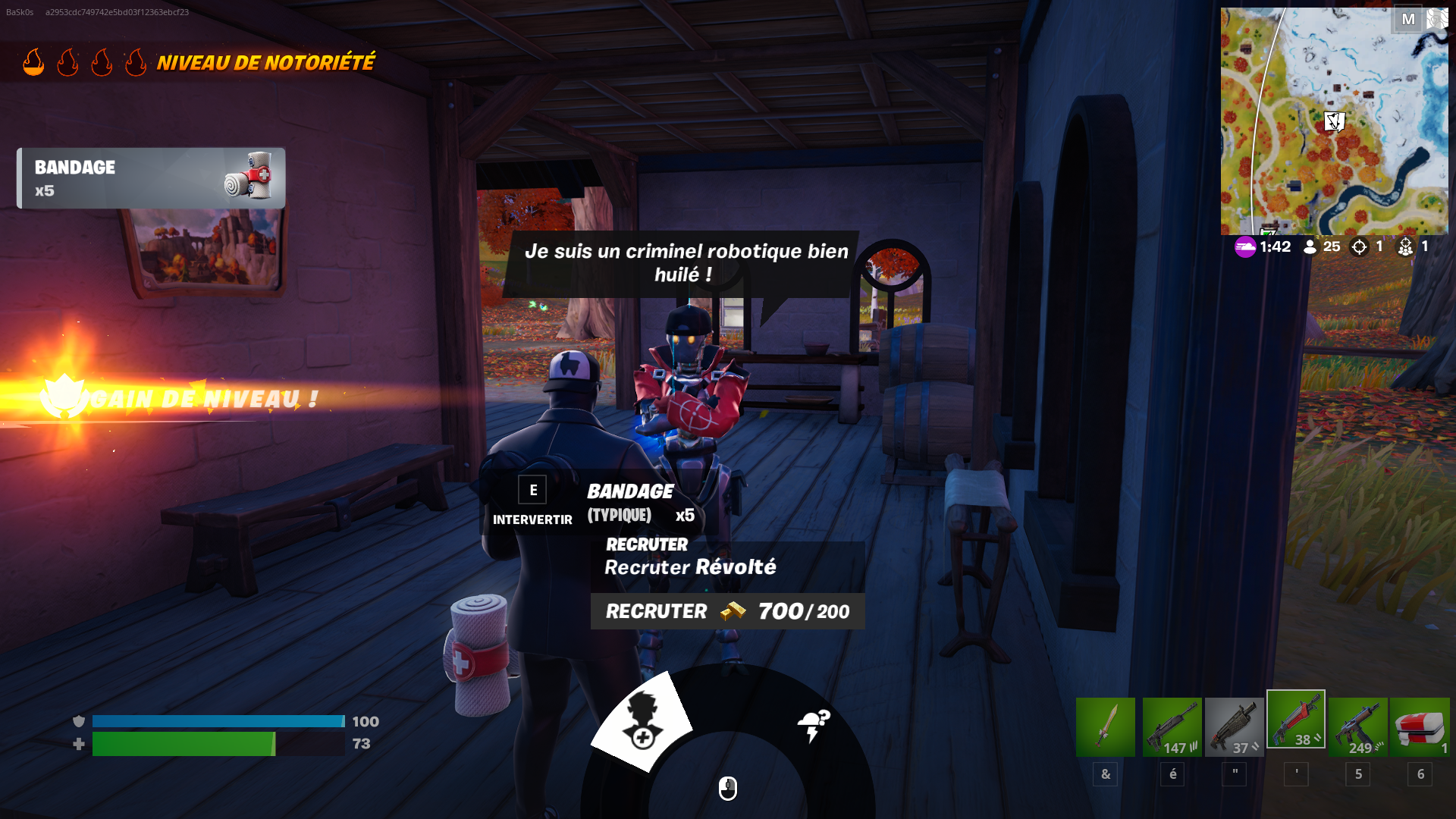
Task: Click the eliminations crosshair icon
Action: (1360, 246)
